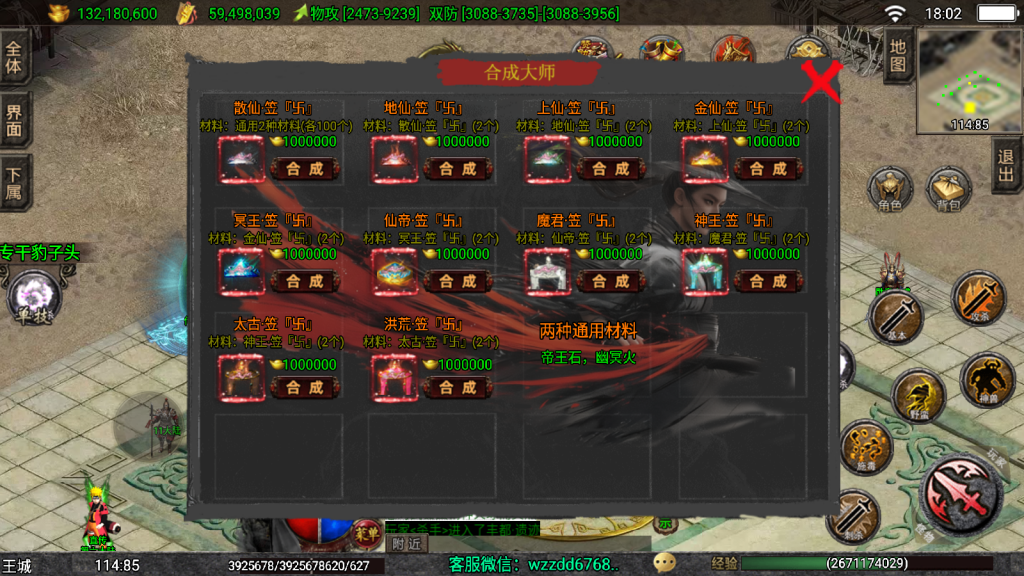Activate the 攻杀 flaming sword skill
This screenshot has height=576, width=1024.
(x=977, y=299)
